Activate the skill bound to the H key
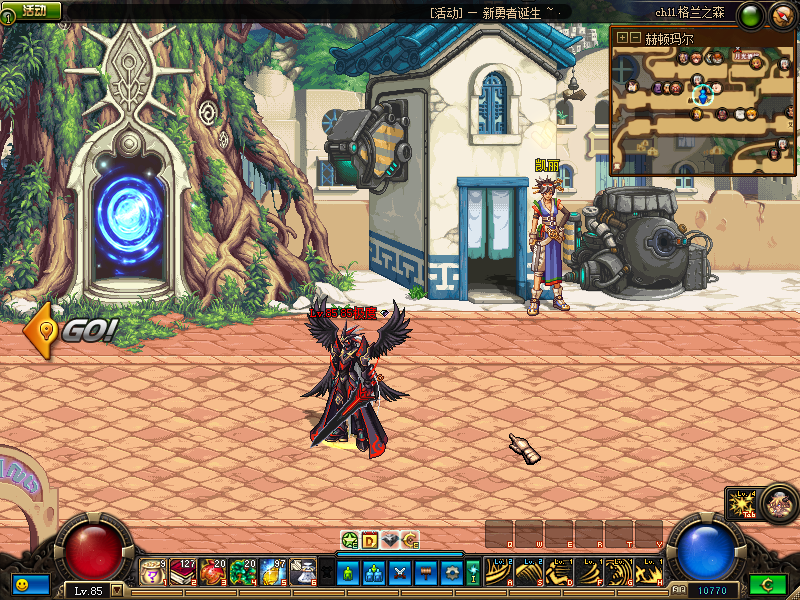This screenshot has width=800, height=600. coord(649,572)
